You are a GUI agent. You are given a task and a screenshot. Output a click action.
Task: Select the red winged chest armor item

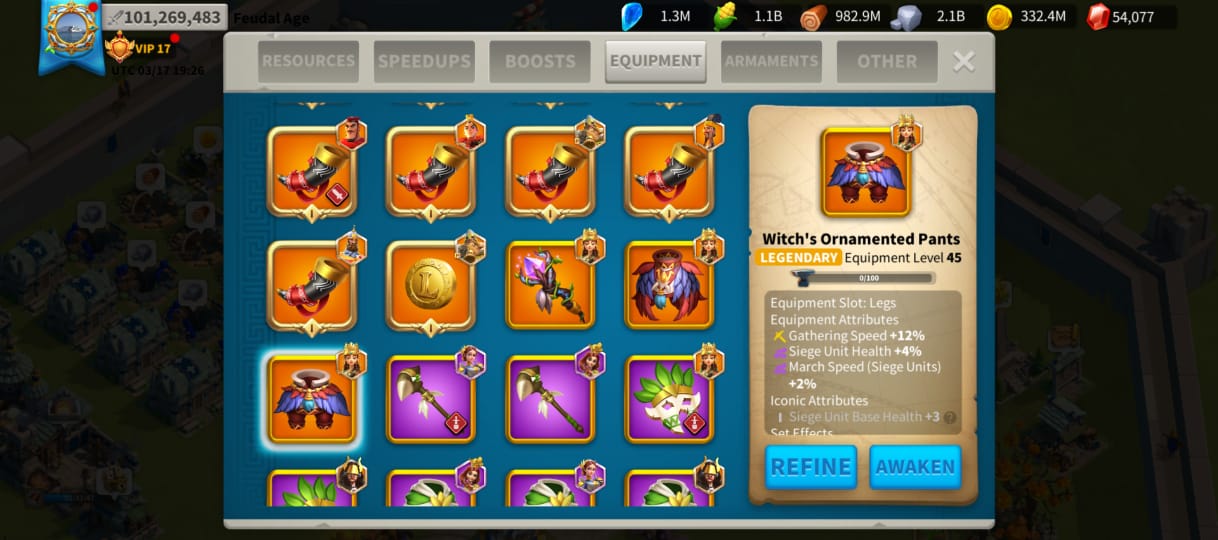pyautogui.click(x=669, y=285)
